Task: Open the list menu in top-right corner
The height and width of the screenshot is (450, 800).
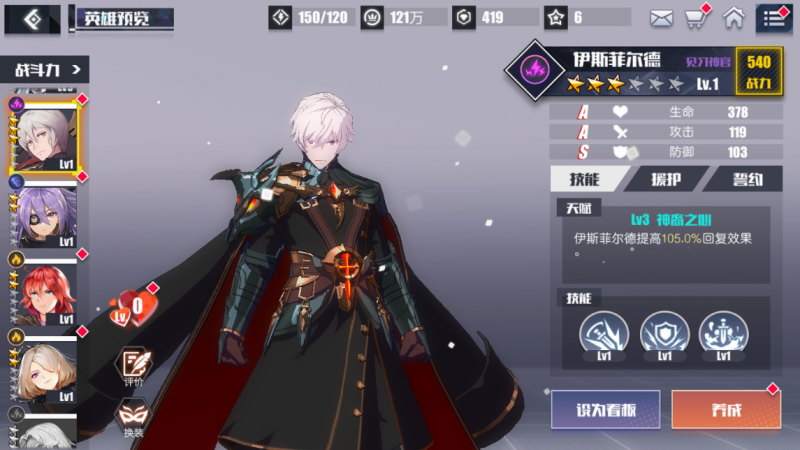Action: [x=773, y=17]
